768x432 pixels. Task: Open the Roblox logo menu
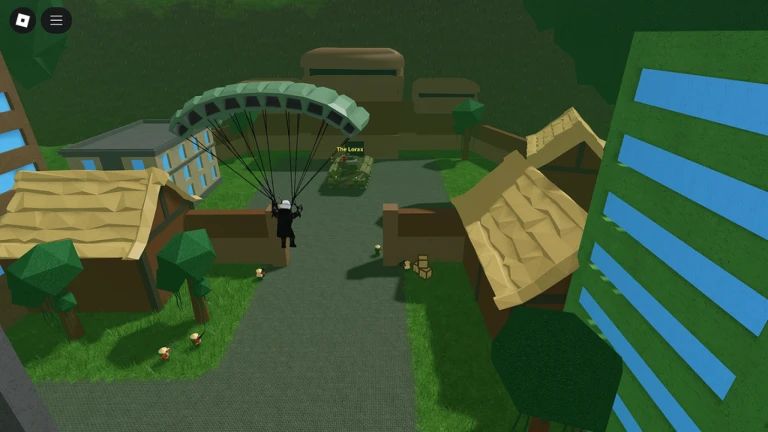pos(22,20)
